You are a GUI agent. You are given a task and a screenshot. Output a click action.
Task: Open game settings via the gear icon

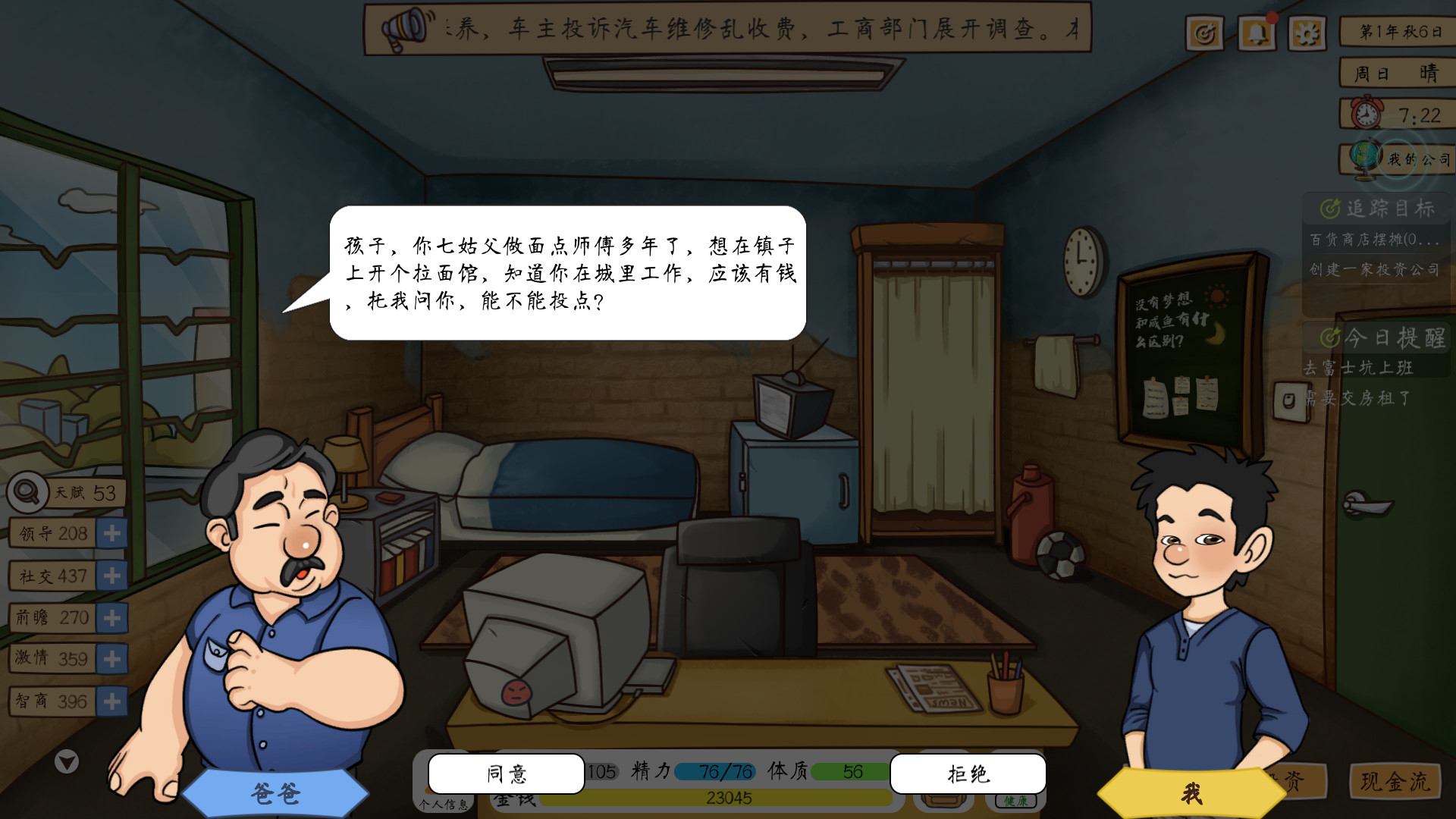(1307, 33)
